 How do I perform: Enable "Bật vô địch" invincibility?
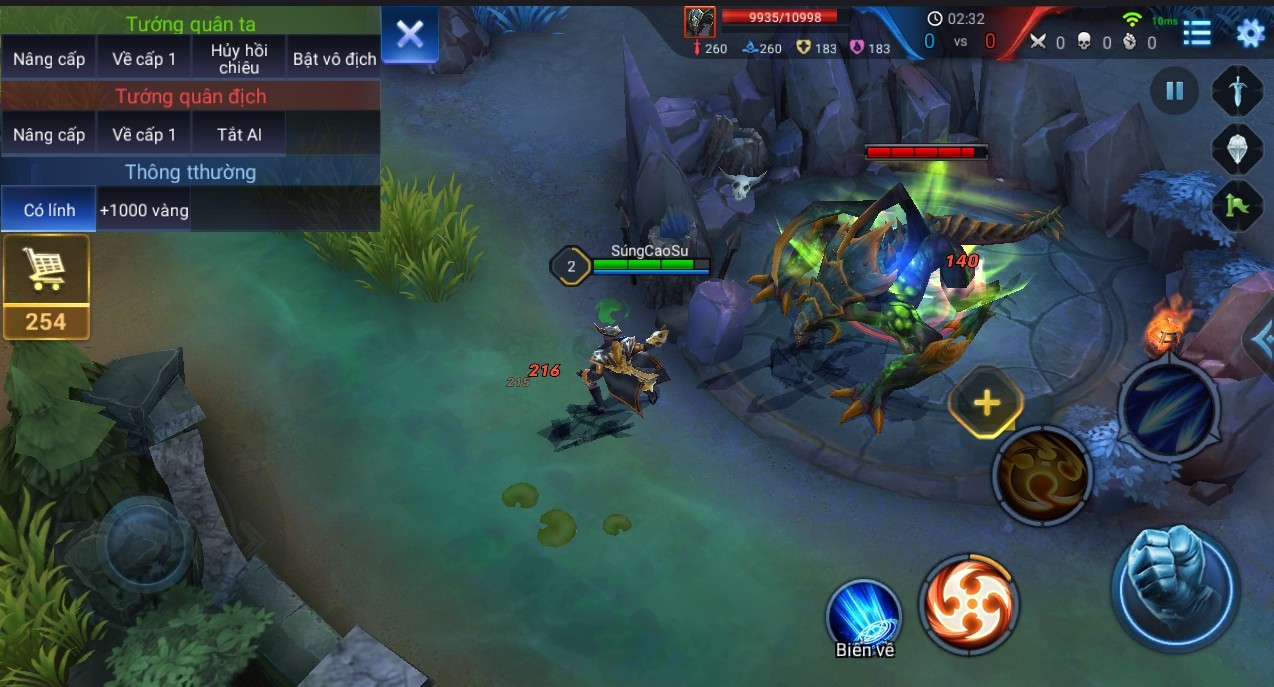tap(334, 59)
